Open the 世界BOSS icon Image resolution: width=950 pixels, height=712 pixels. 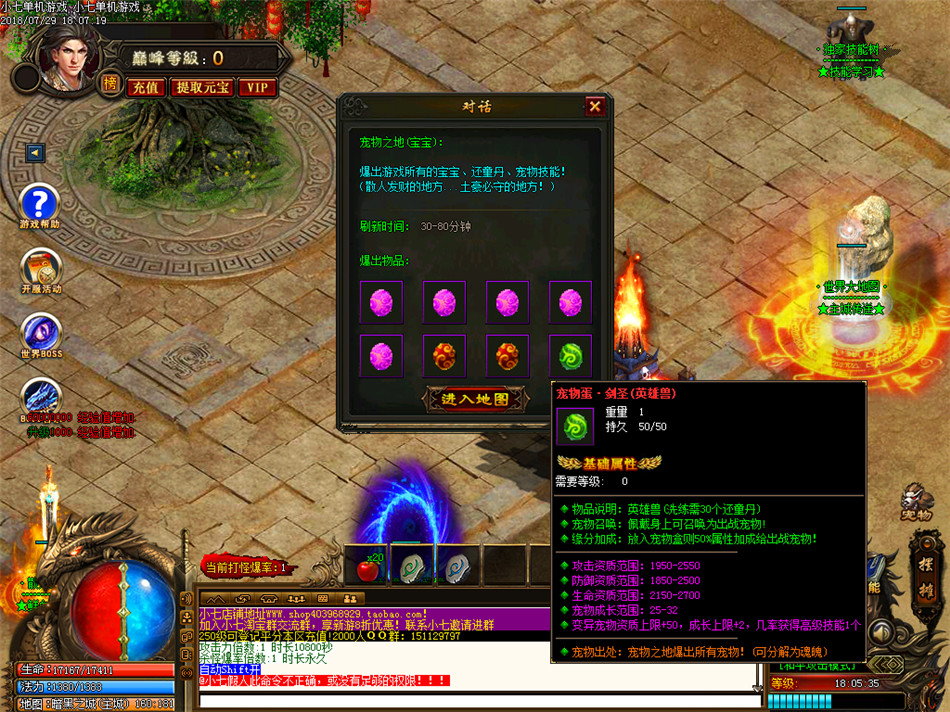tap(41, 332)
